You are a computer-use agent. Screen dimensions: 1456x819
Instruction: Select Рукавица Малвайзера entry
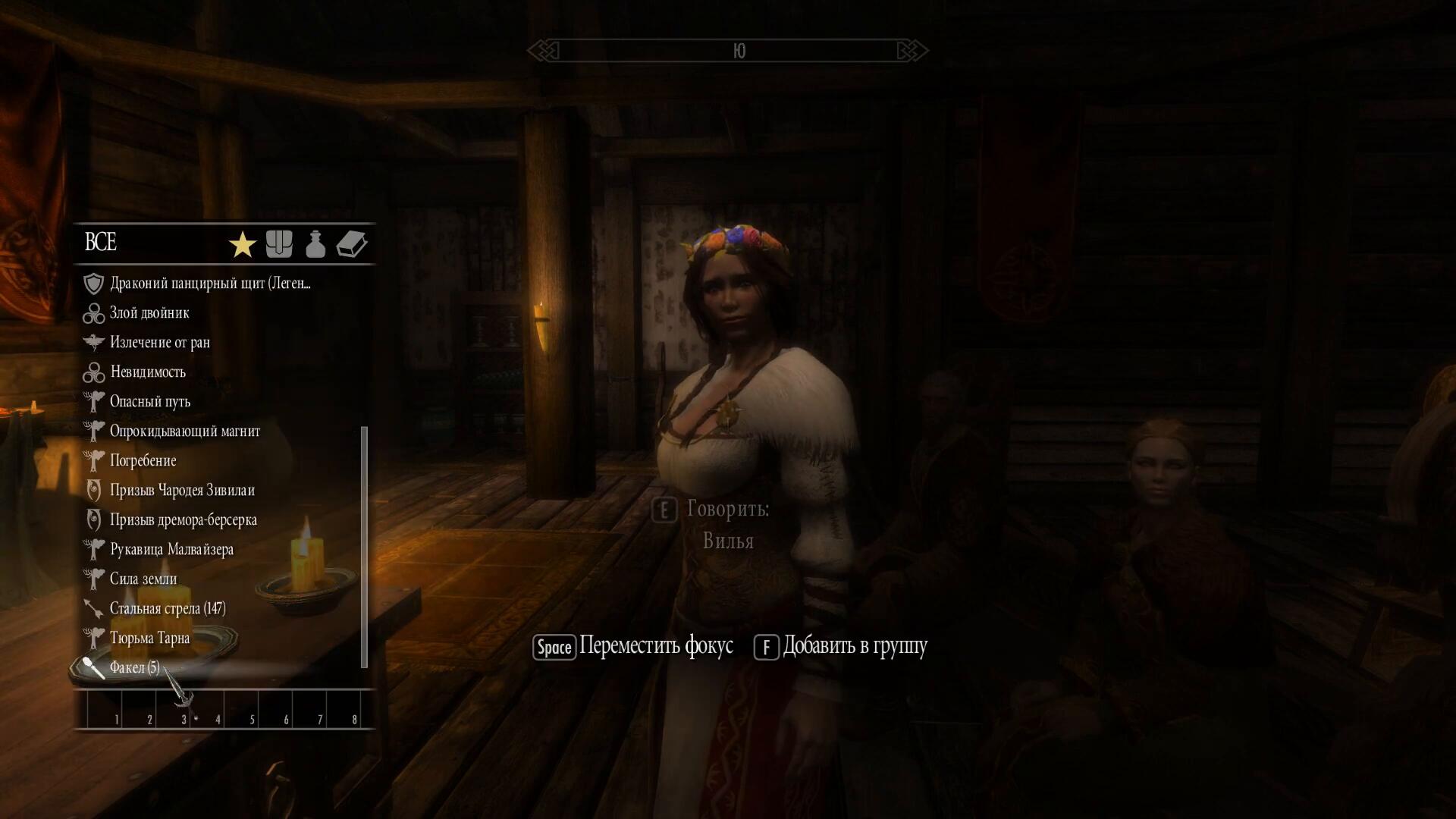coord(171,550)
